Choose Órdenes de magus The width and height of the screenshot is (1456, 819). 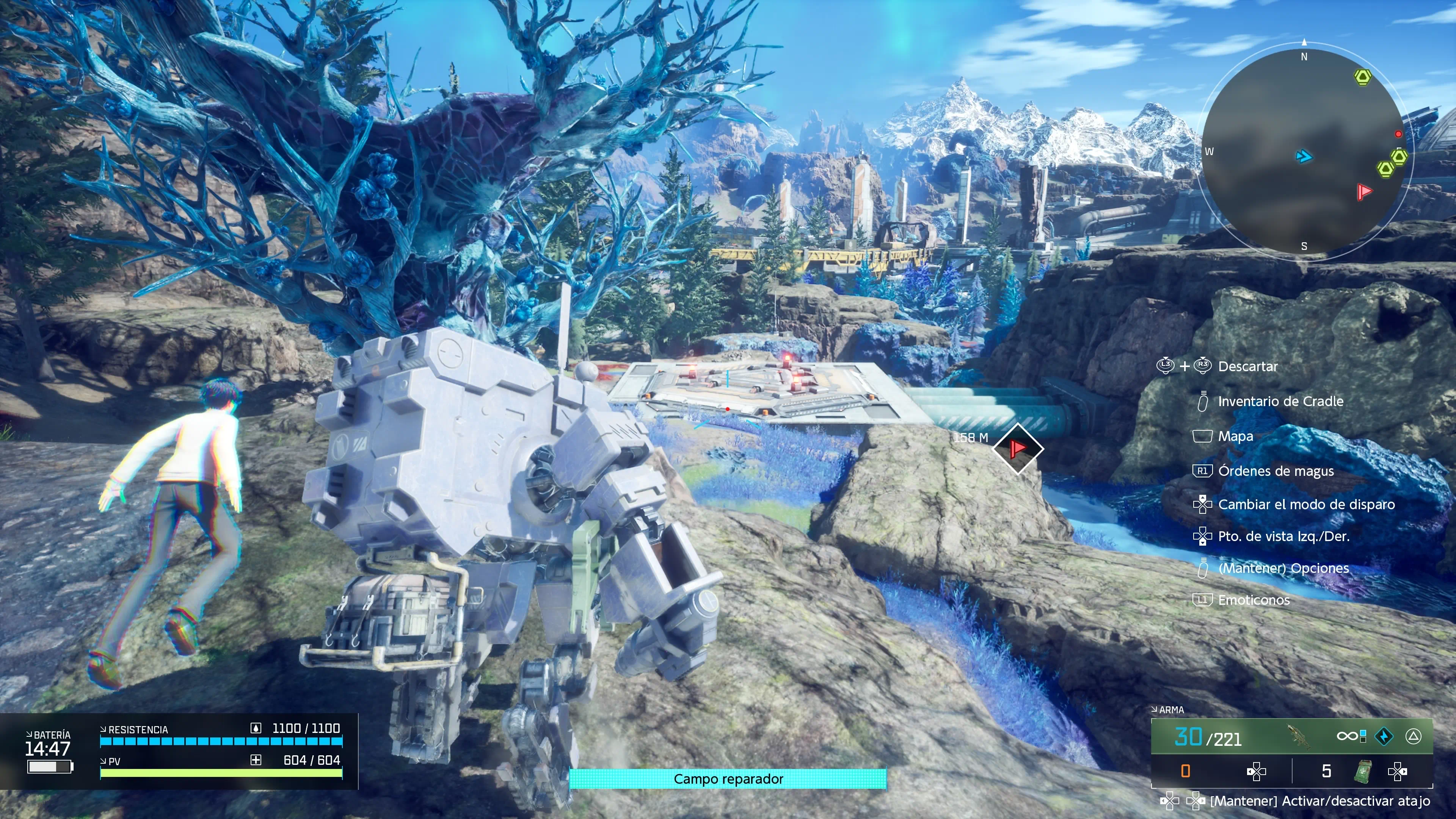click(x=1276, y=471)
